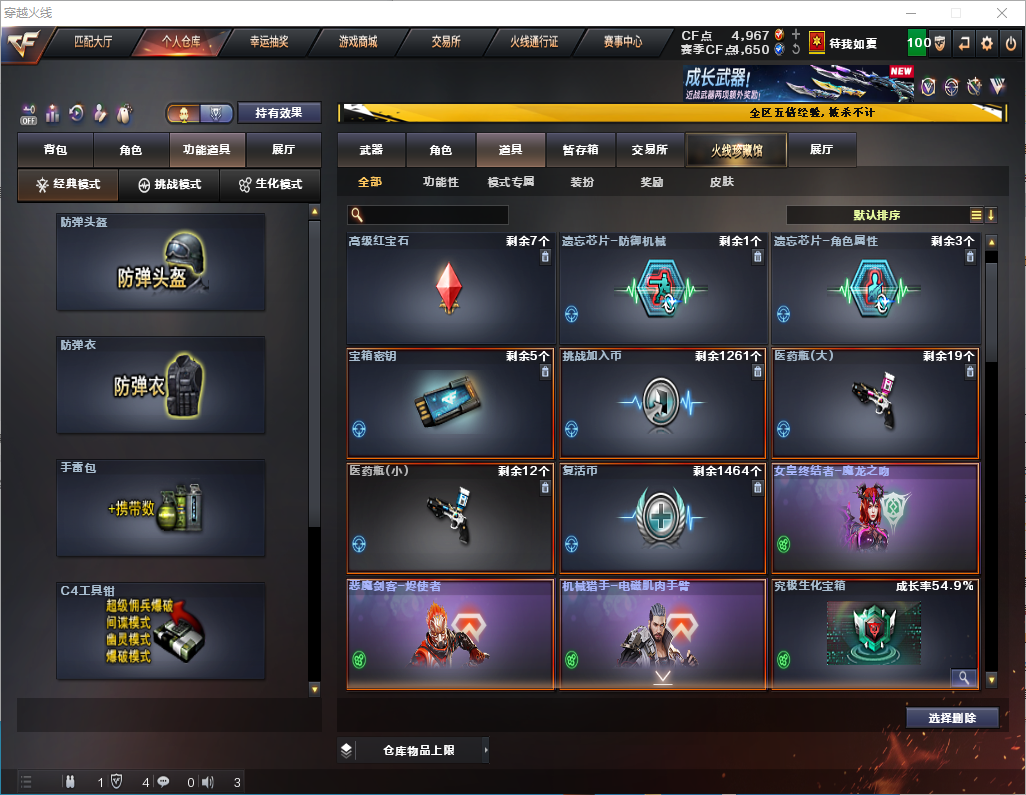Select the 高级红宝石 red gem item
1026x795 pixels.
coord(450,290)
